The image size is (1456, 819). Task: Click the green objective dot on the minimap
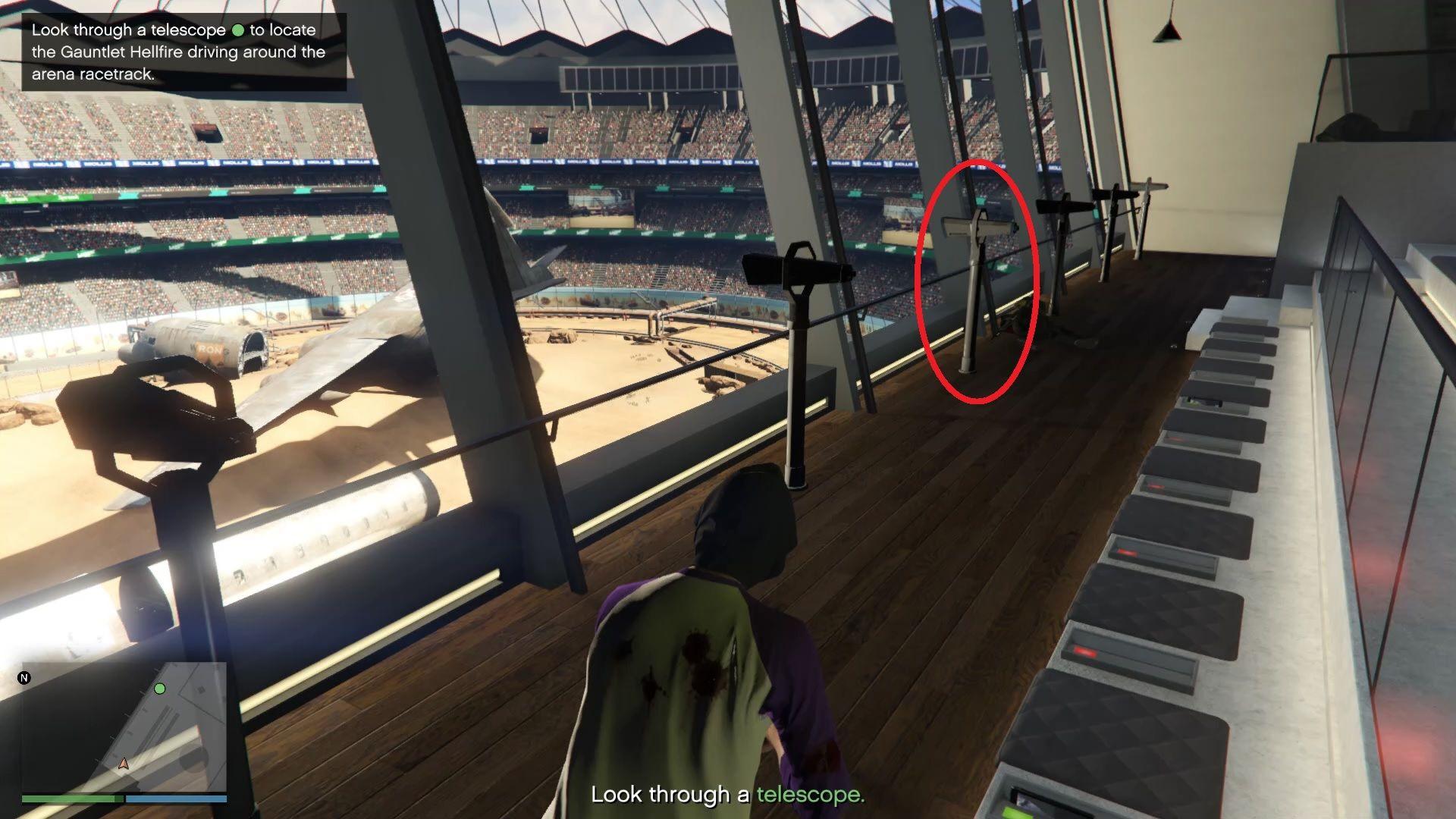[160, 689]
